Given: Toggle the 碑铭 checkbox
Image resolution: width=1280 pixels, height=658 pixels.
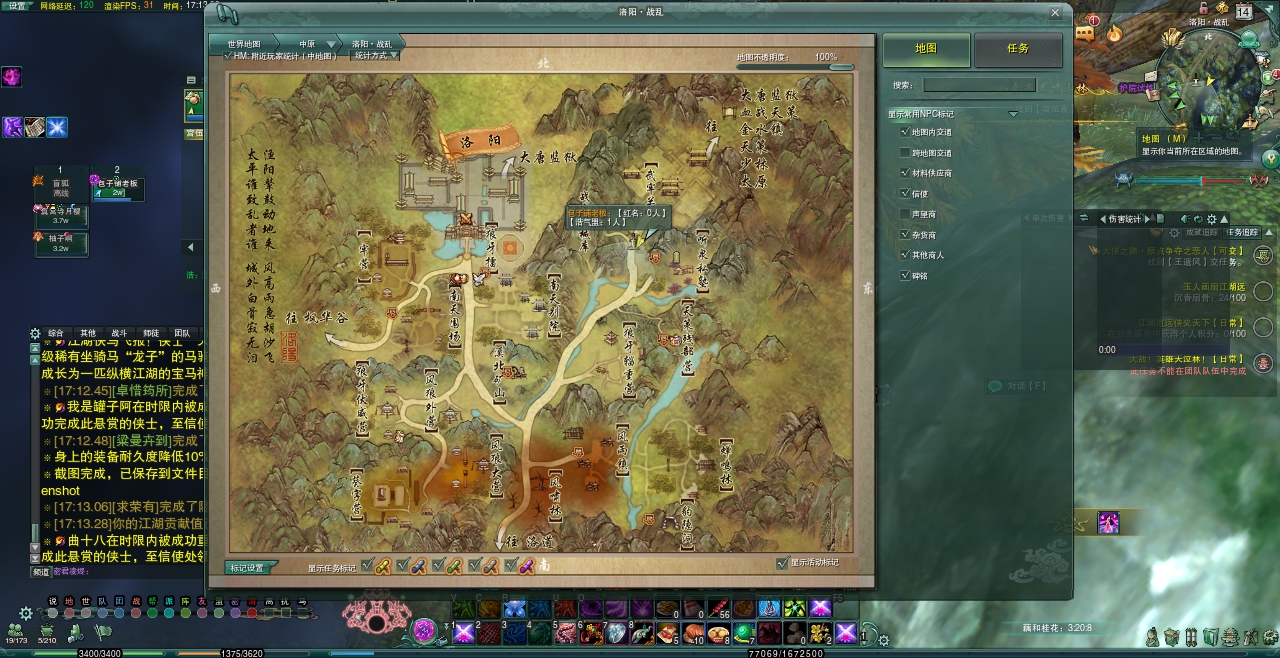Looking at the screenshot, I should coord(905,275).
